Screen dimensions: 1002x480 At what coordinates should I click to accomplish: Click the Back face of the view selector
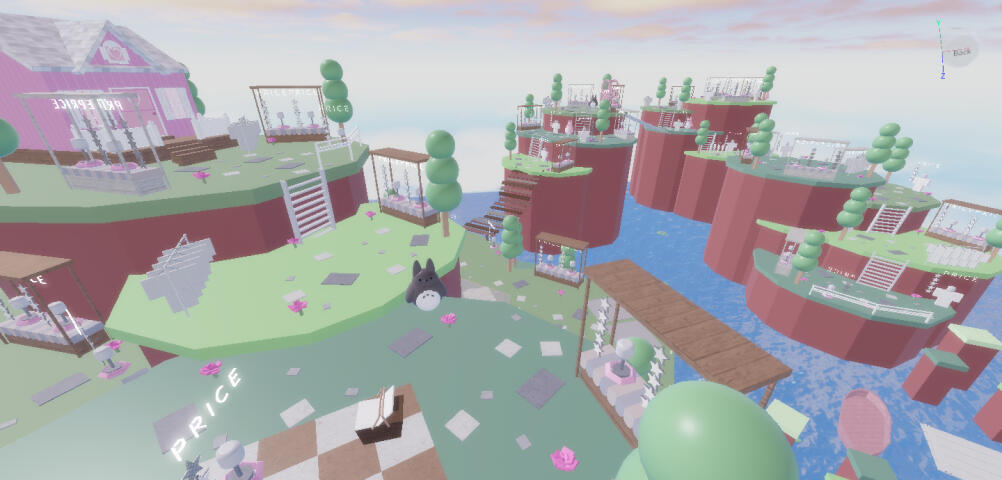[961, 51]
